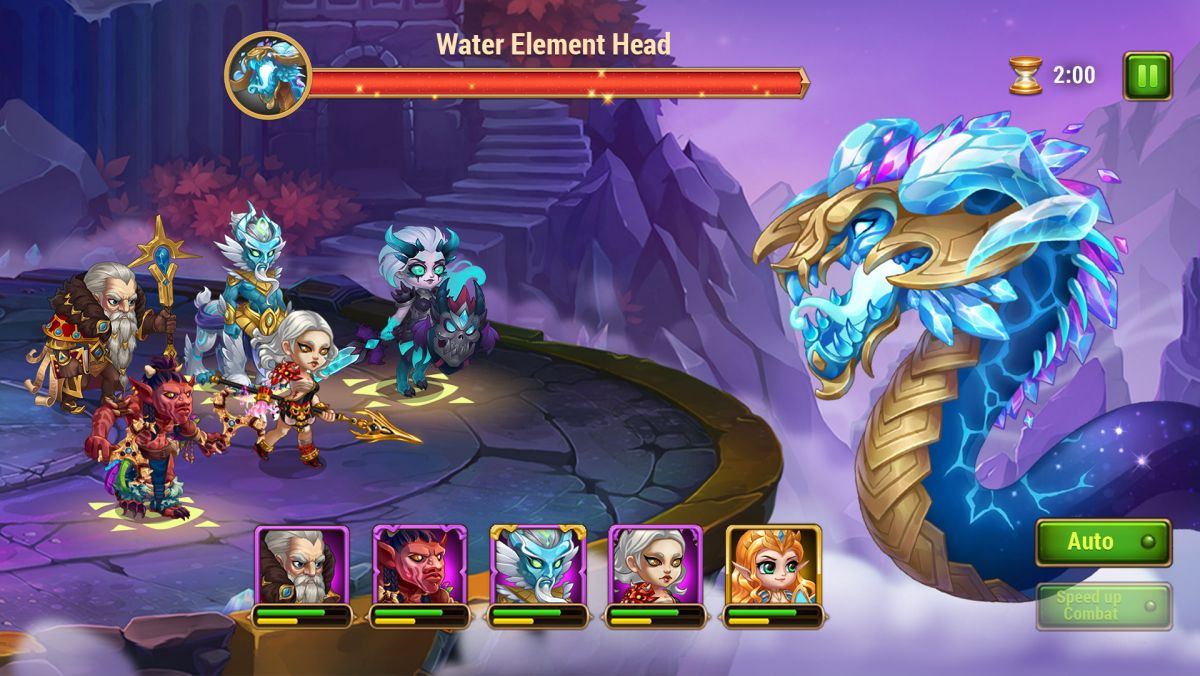Toggle the Auto battle button
Viewport: 1200px width, 676px height.
1103,542
